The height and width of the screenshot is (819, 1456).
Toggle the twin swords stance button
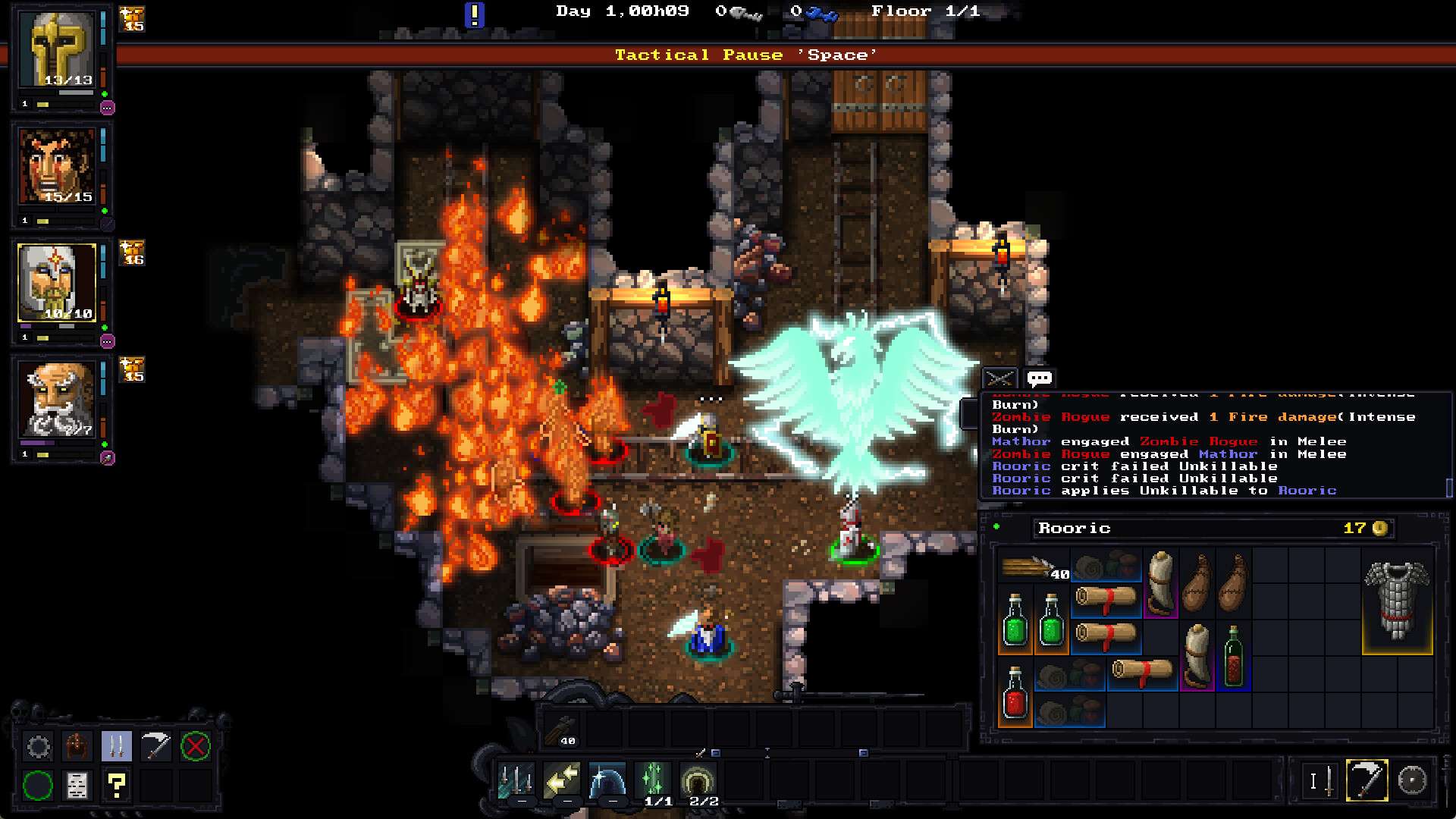coord(116,747)
